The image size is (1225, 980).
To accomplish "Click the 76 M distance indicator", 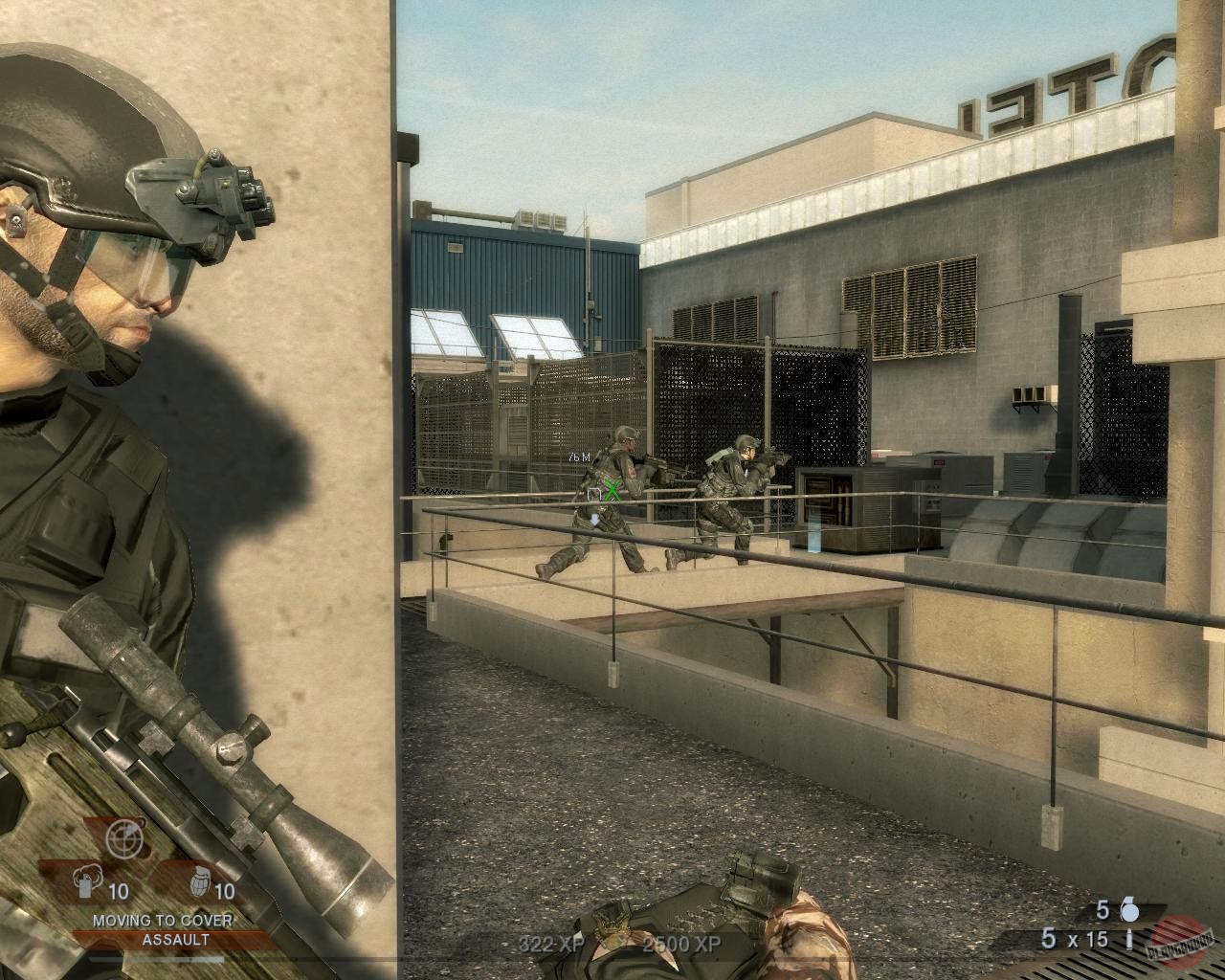I will coord(579,457).
